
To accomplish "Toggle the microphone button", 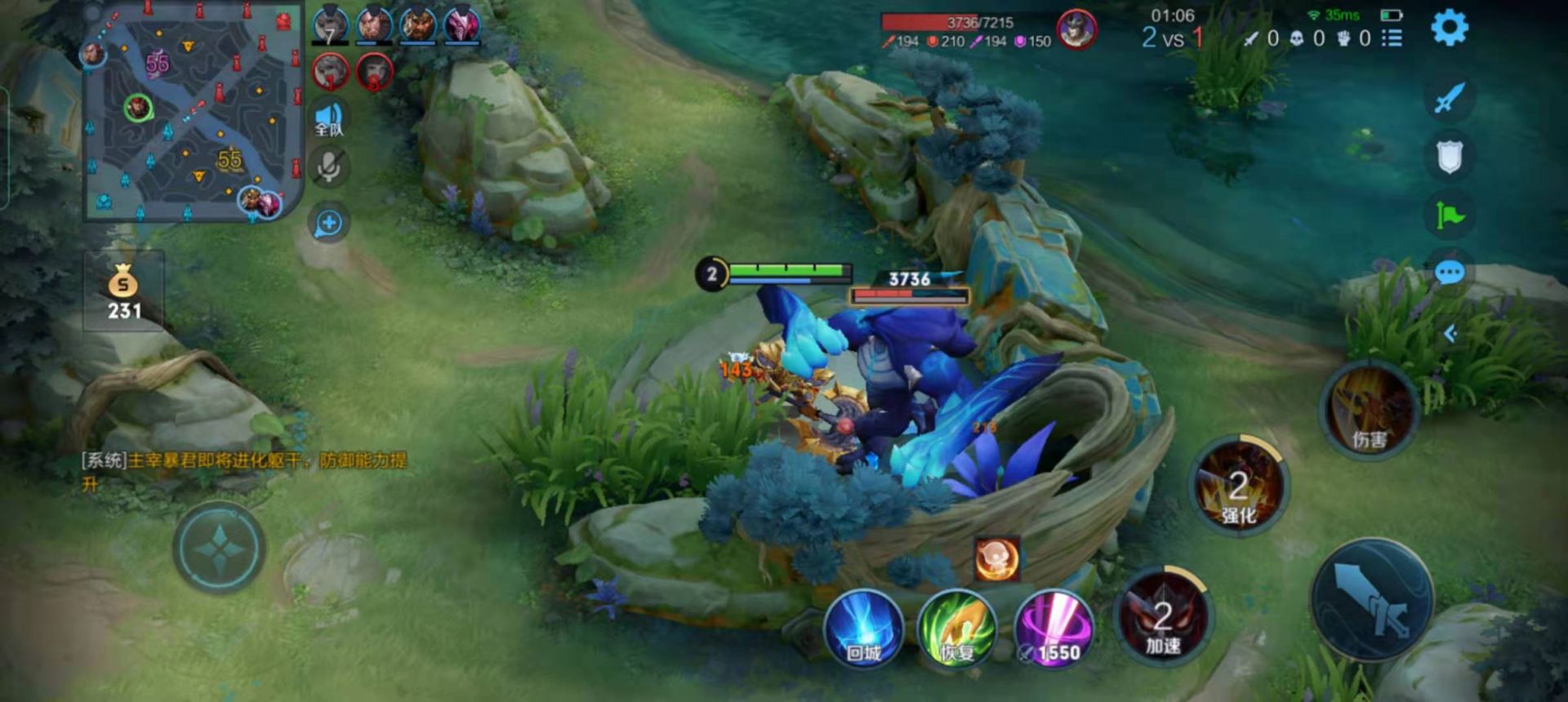I will (329, 167).
